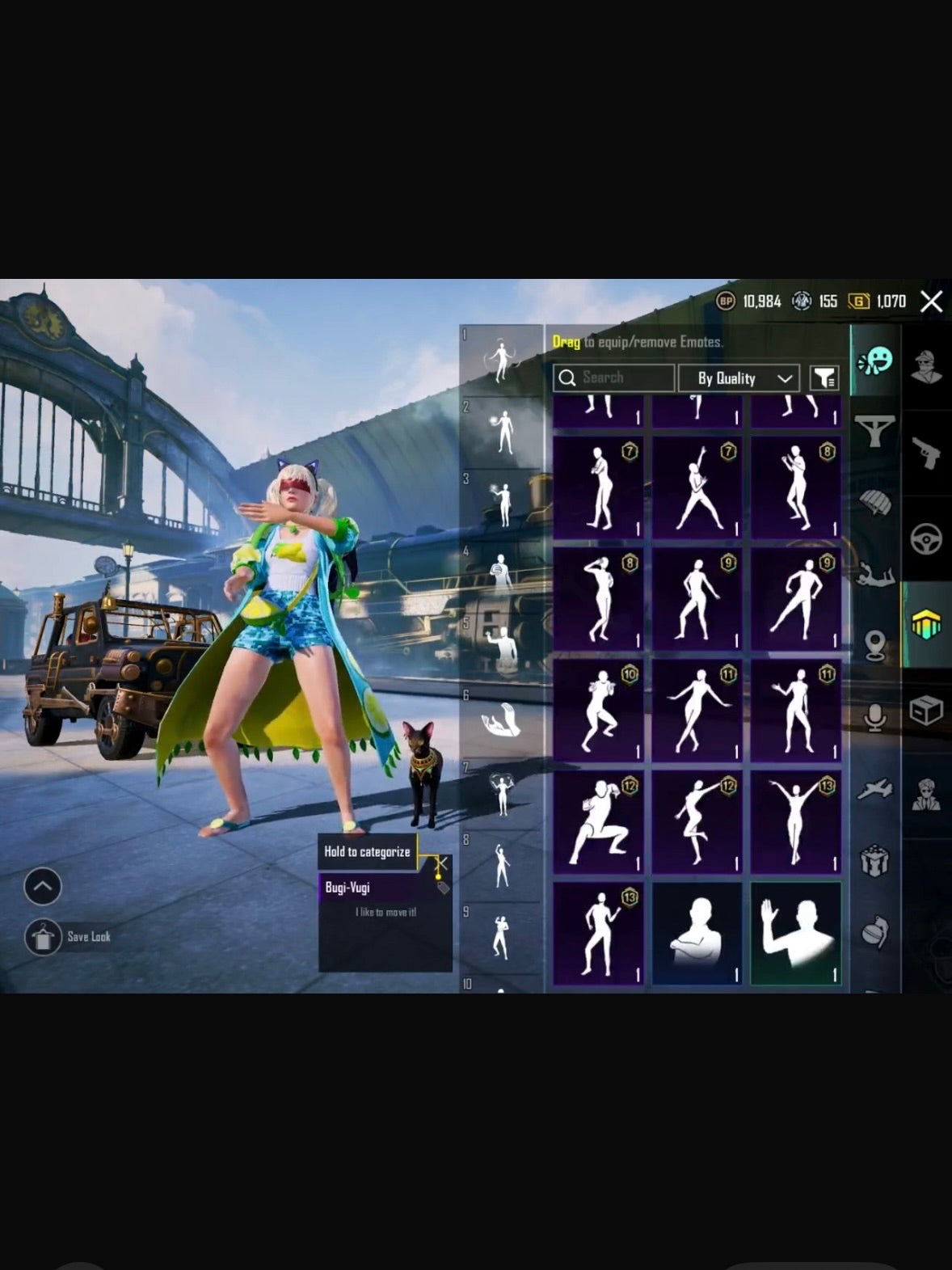This screenshot has height=1270, width=952.
Task: Open the parachute skins tab
Action: 875,503
